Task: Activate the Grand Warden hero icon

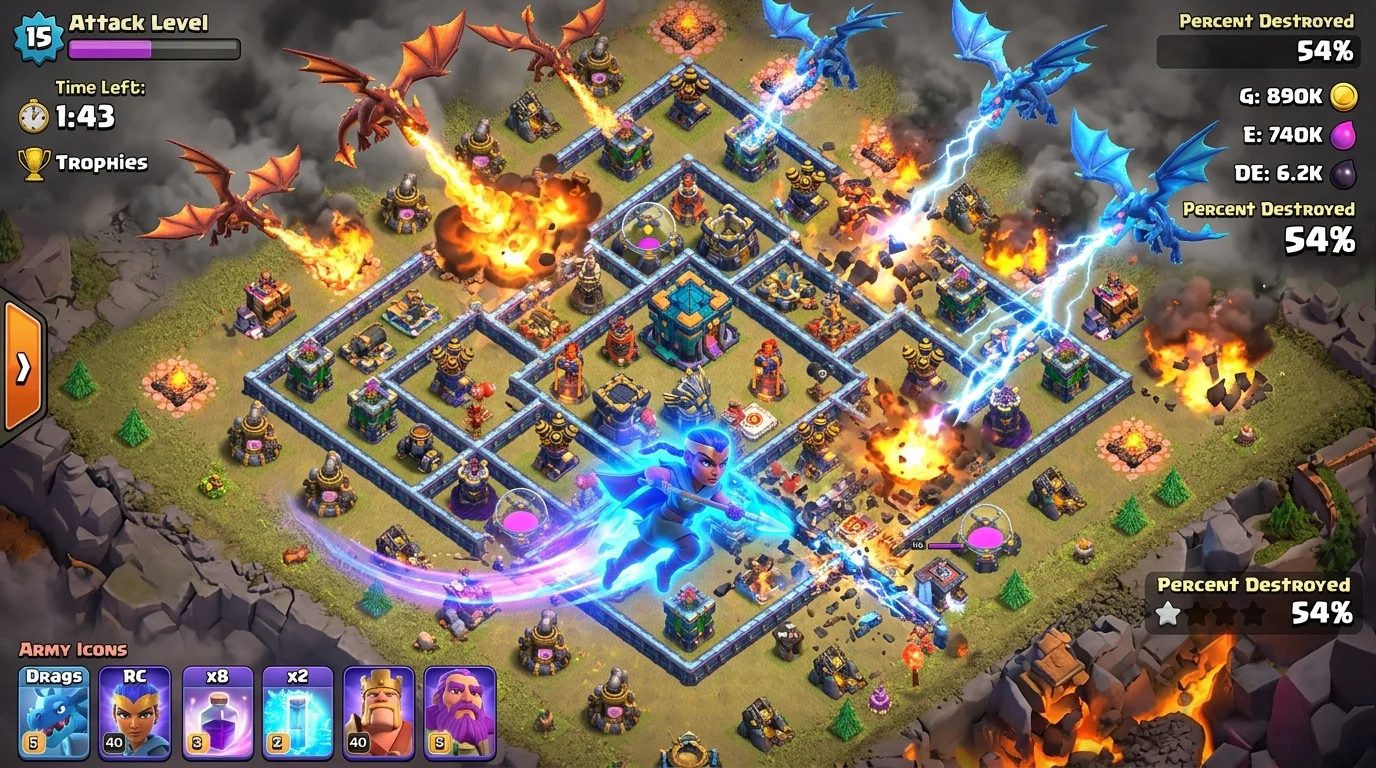Action: 460,710
